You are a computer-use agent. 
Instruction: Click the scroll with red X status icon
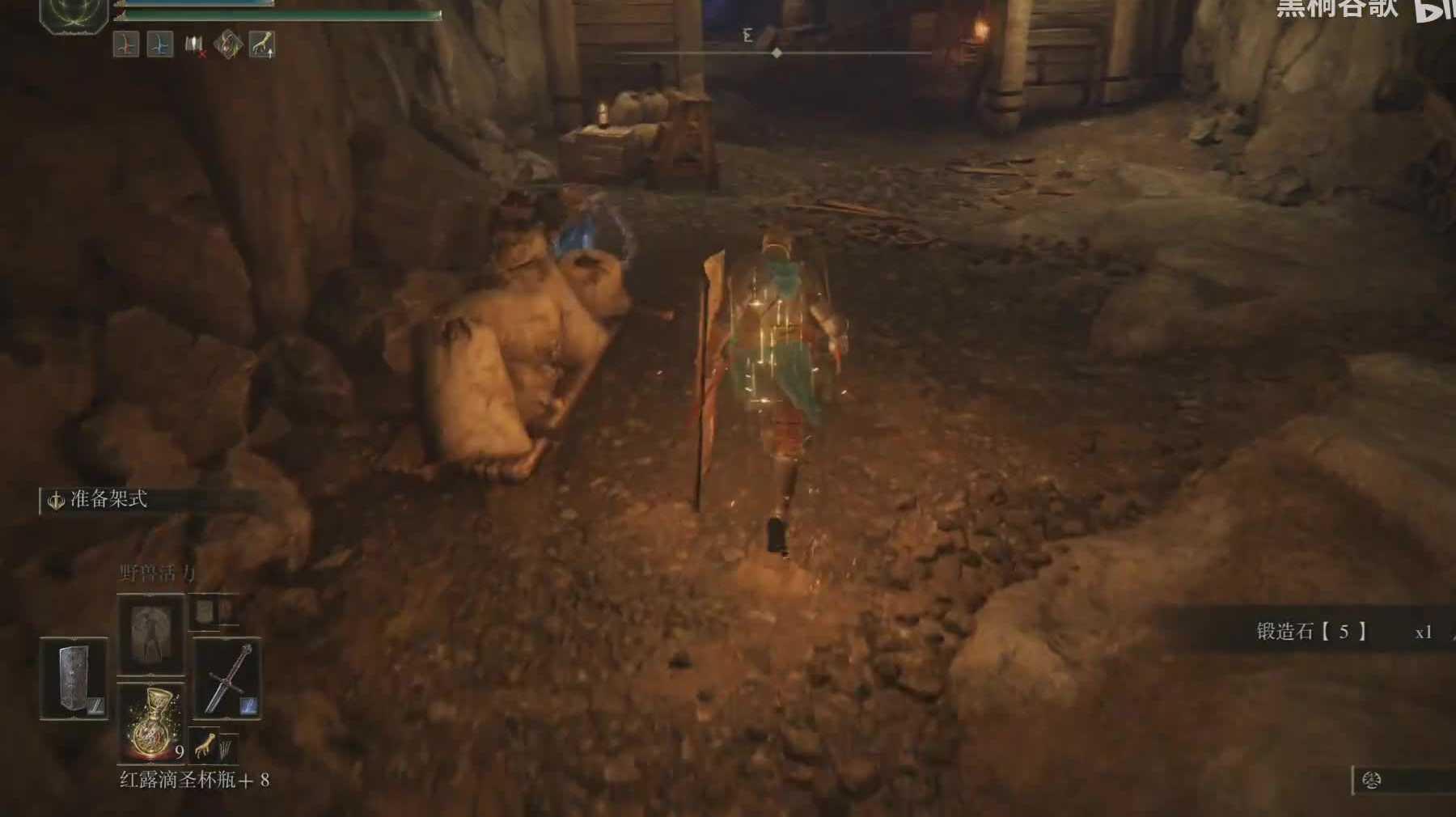pyautogui.click(x=194, y=44)
